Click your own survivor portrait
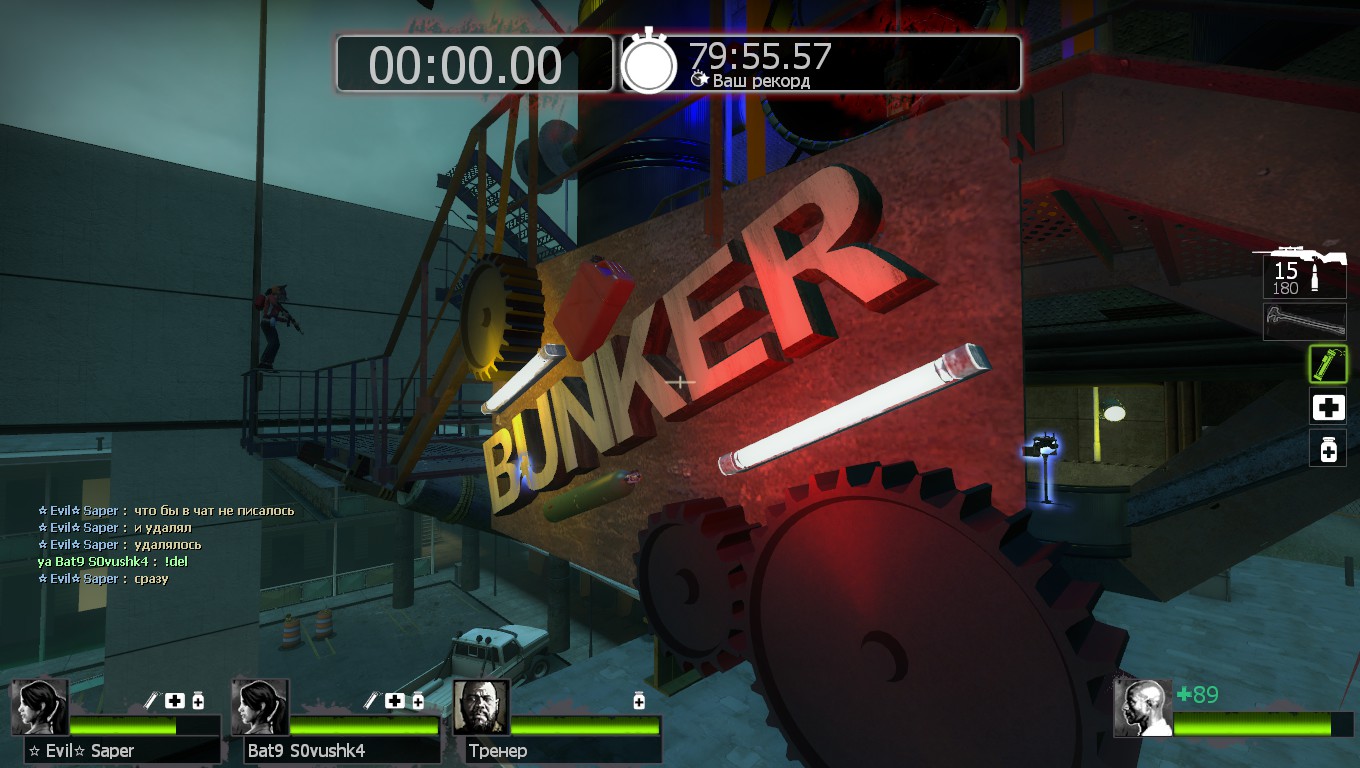Screen dimensions: 1360x768 click(1143, 708)
